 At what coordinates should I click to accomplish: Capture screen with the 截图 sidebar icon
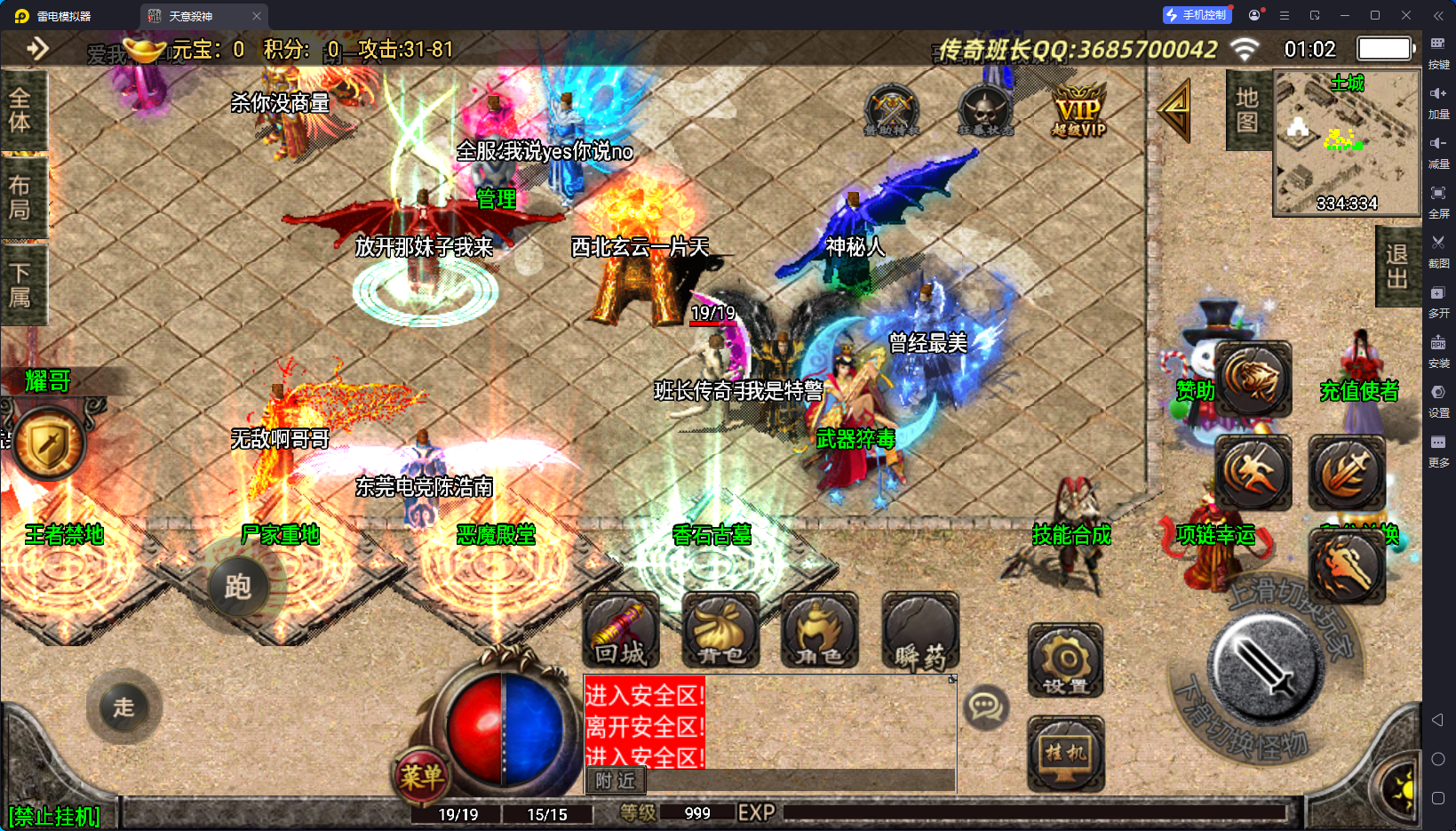(x=1440, y=252)
